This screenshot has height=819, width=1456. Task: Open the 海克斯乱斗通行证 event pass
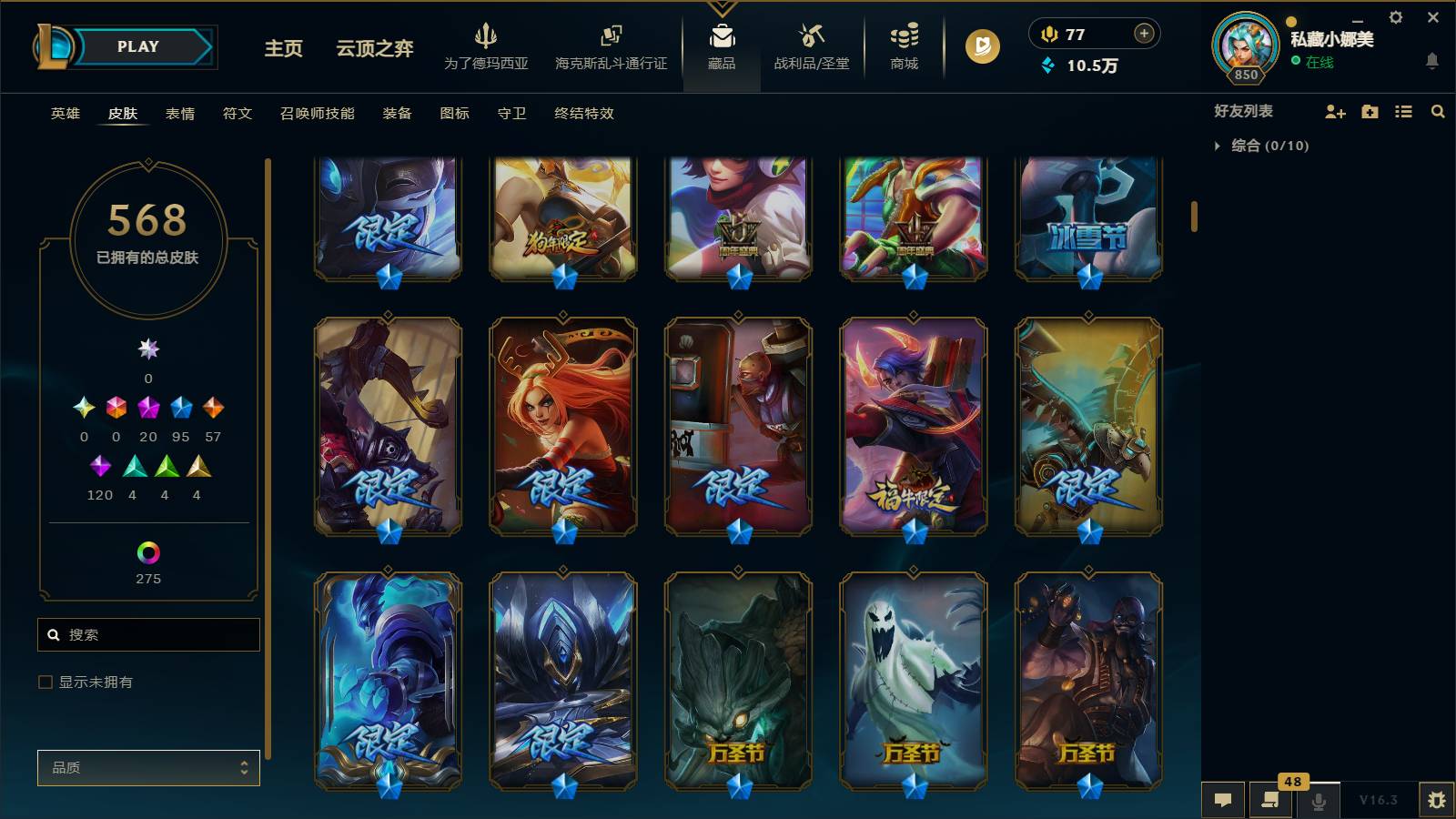610,45
